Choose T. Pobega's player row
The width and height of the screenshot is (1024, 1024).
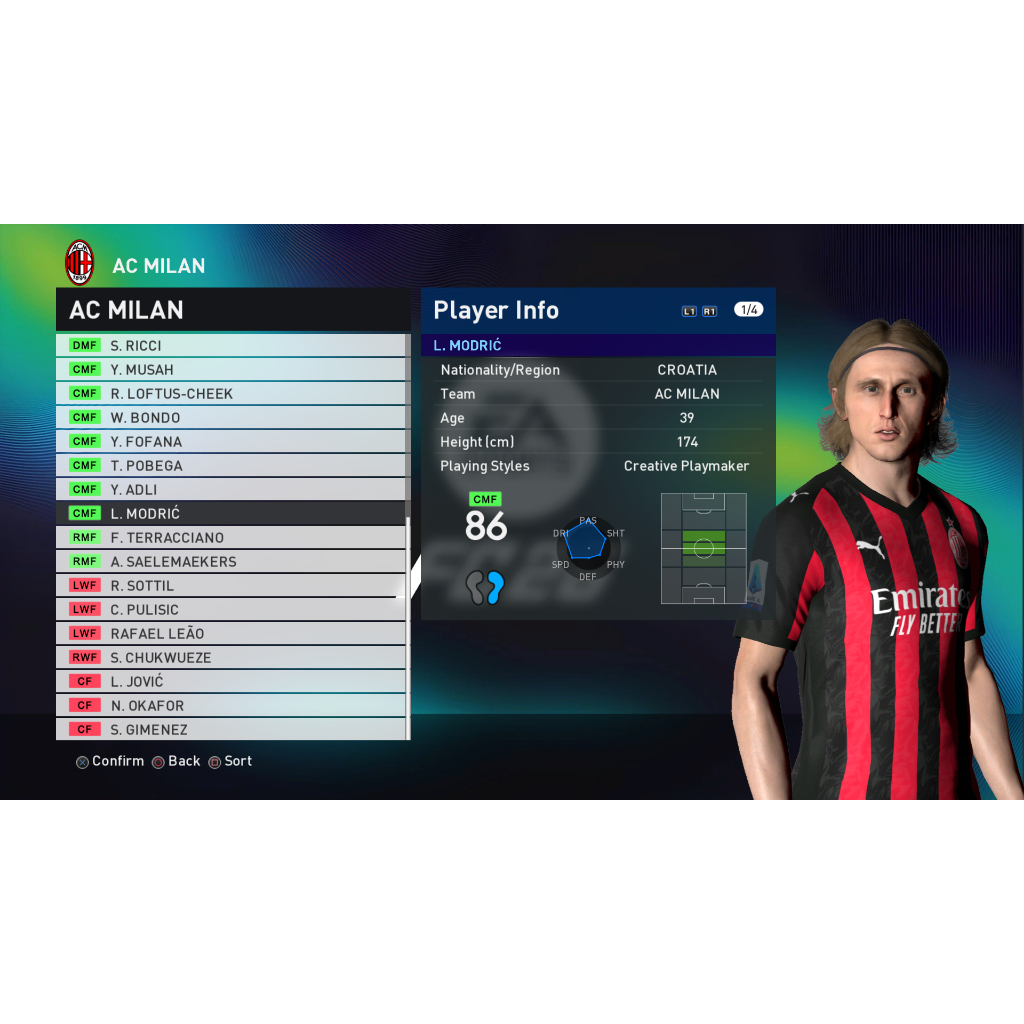click(230, 465)
